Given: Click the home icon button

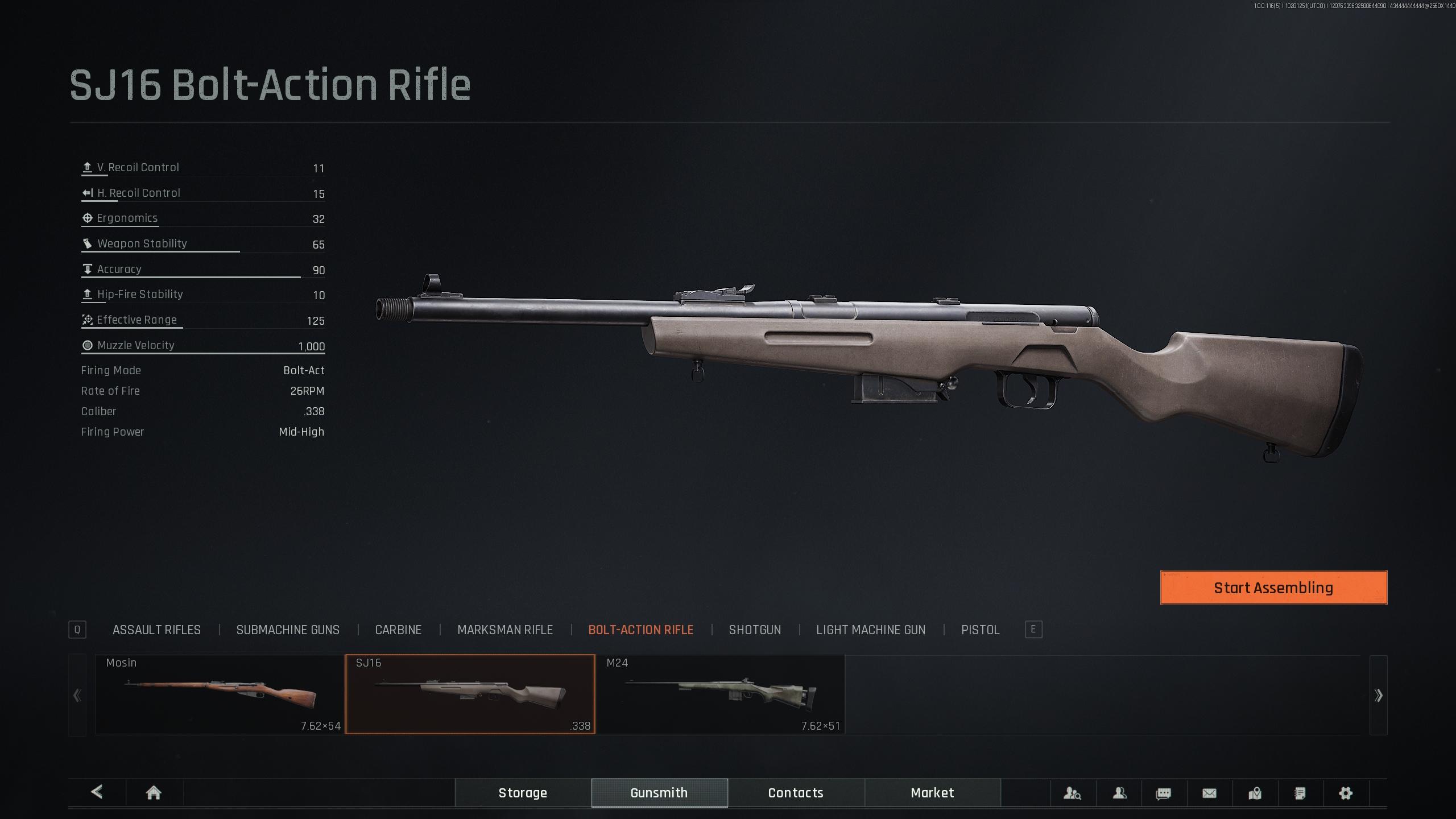Looking at the screenshot, I should pyautogui.click(x=154, y=793).
